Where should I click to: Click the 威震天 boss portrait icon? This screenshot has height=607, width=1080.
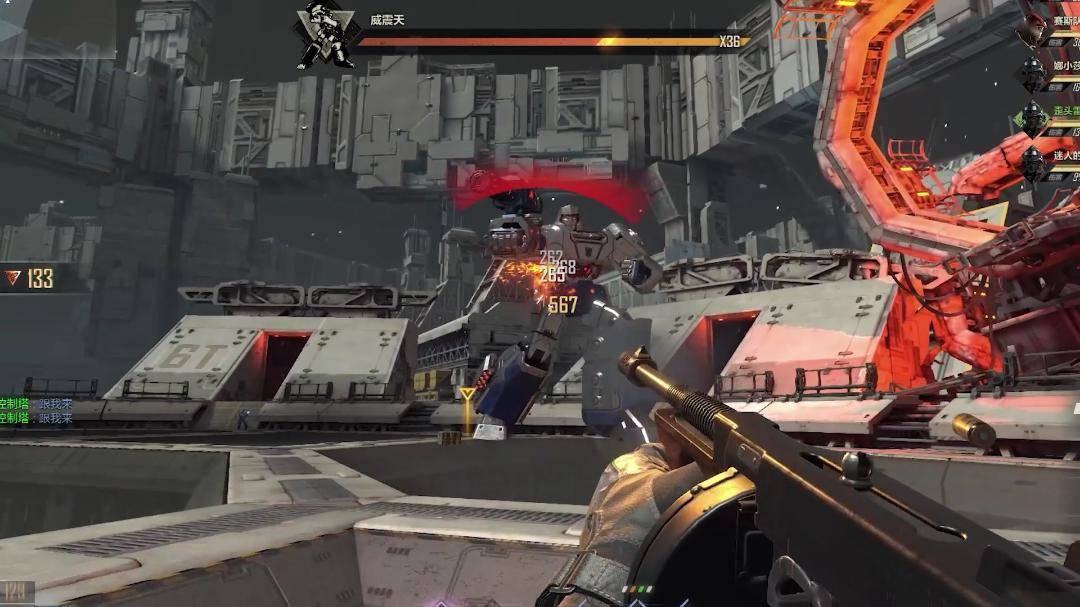[325, 37]
